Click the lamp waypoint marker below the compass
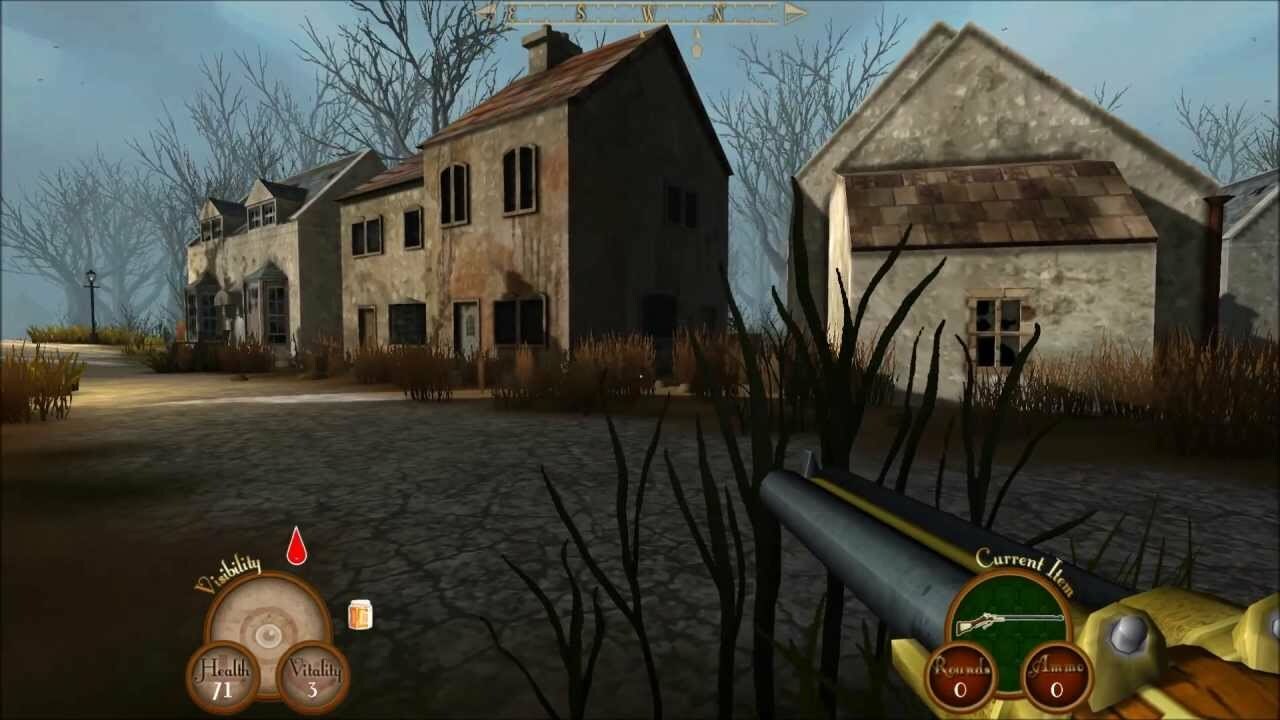This screenshot has height=720, width=1280. (x=697, y=48)
